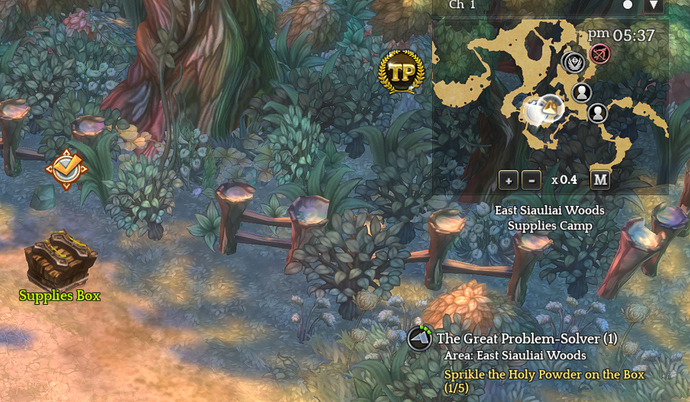Select The Great Problem-Solver quest tracker
The image size is (690, 402).
click(526, 339)
